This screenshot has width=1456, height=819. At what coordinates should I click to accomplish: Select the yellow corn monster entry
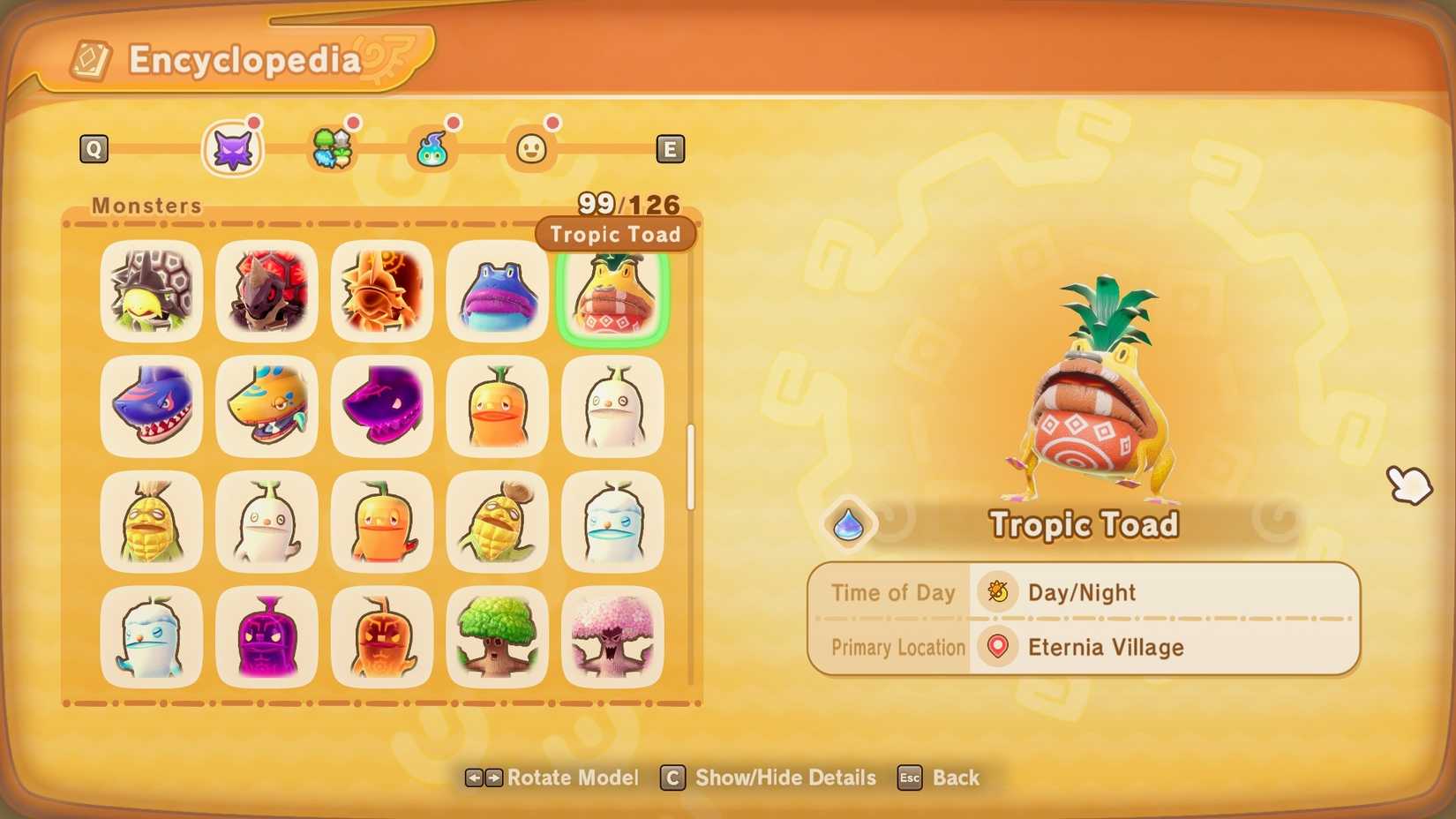click(x=151, y=522)
